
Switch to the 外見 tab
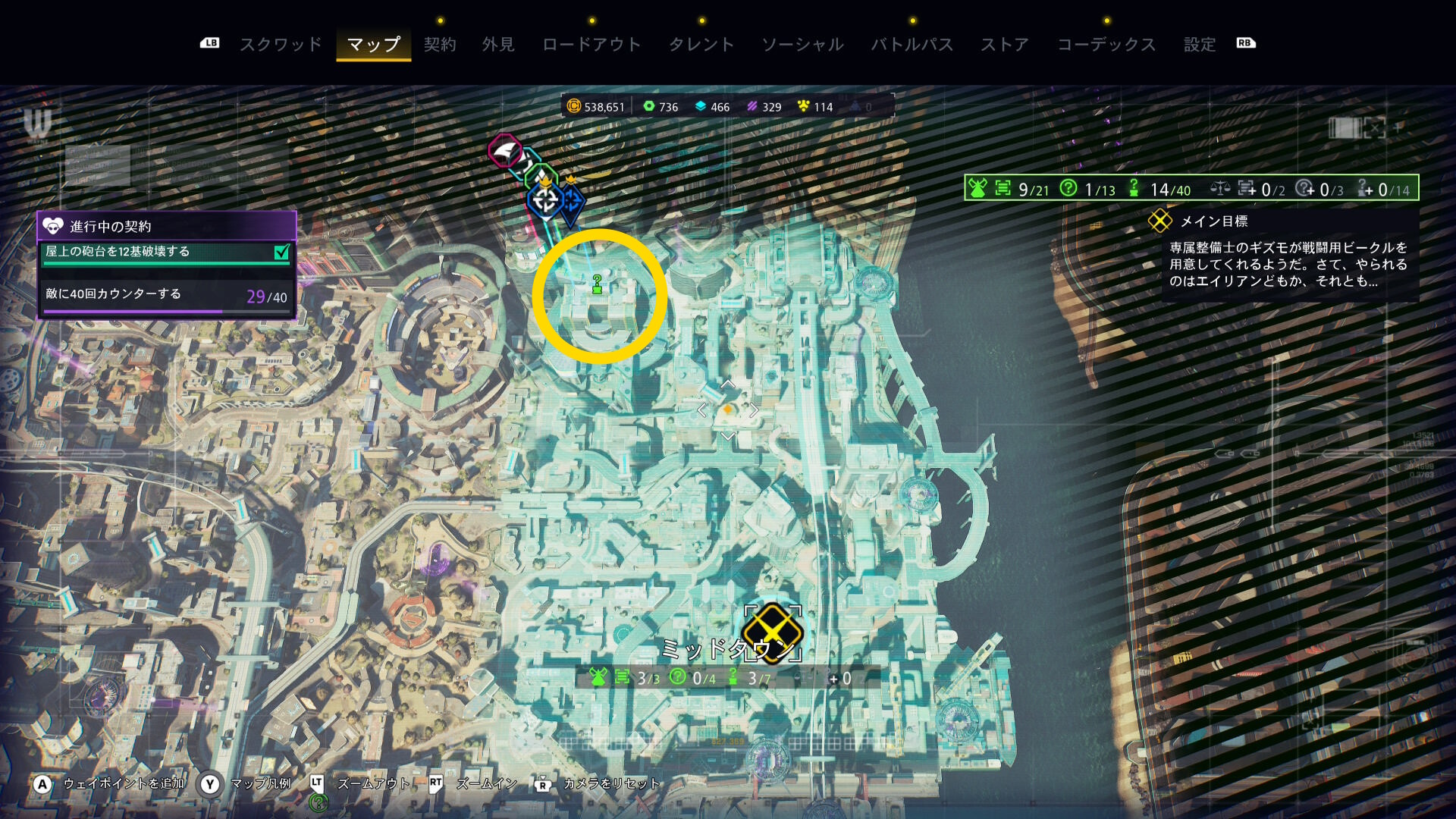coord(498,45)
